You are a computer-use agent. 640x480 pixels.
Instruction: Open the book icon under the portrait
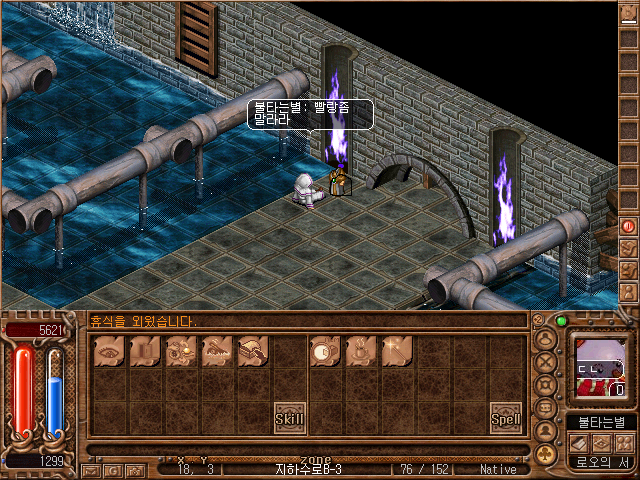579,443
